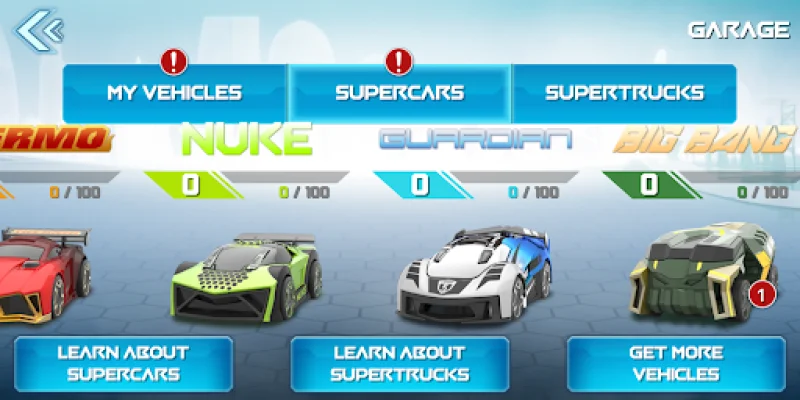
Task: Go back using the double-arrow button
Action: point(38,31)
